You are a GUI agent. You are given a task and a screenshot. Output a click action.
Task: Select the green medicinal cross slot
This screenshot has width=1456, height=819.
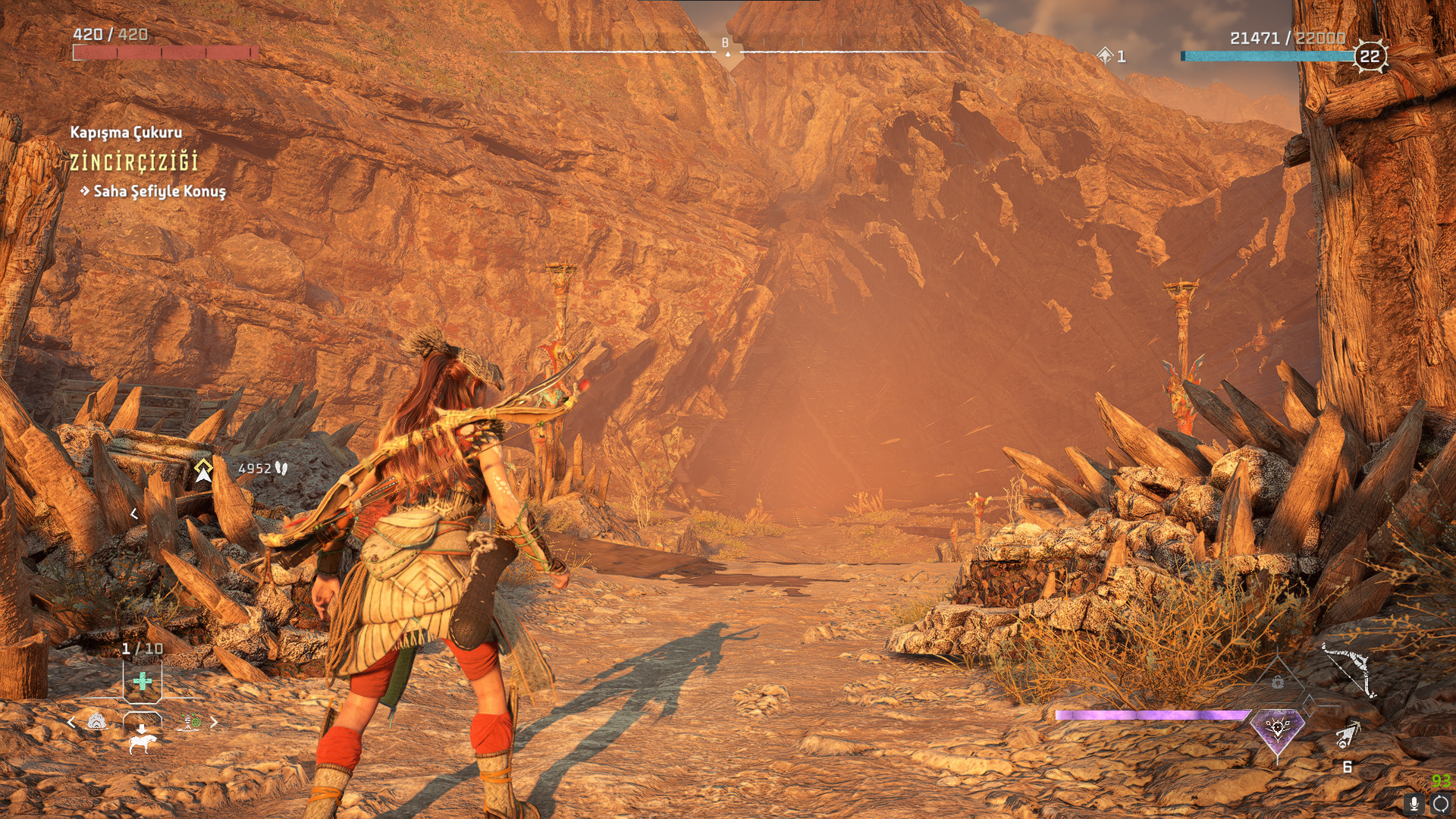point(142,681)
